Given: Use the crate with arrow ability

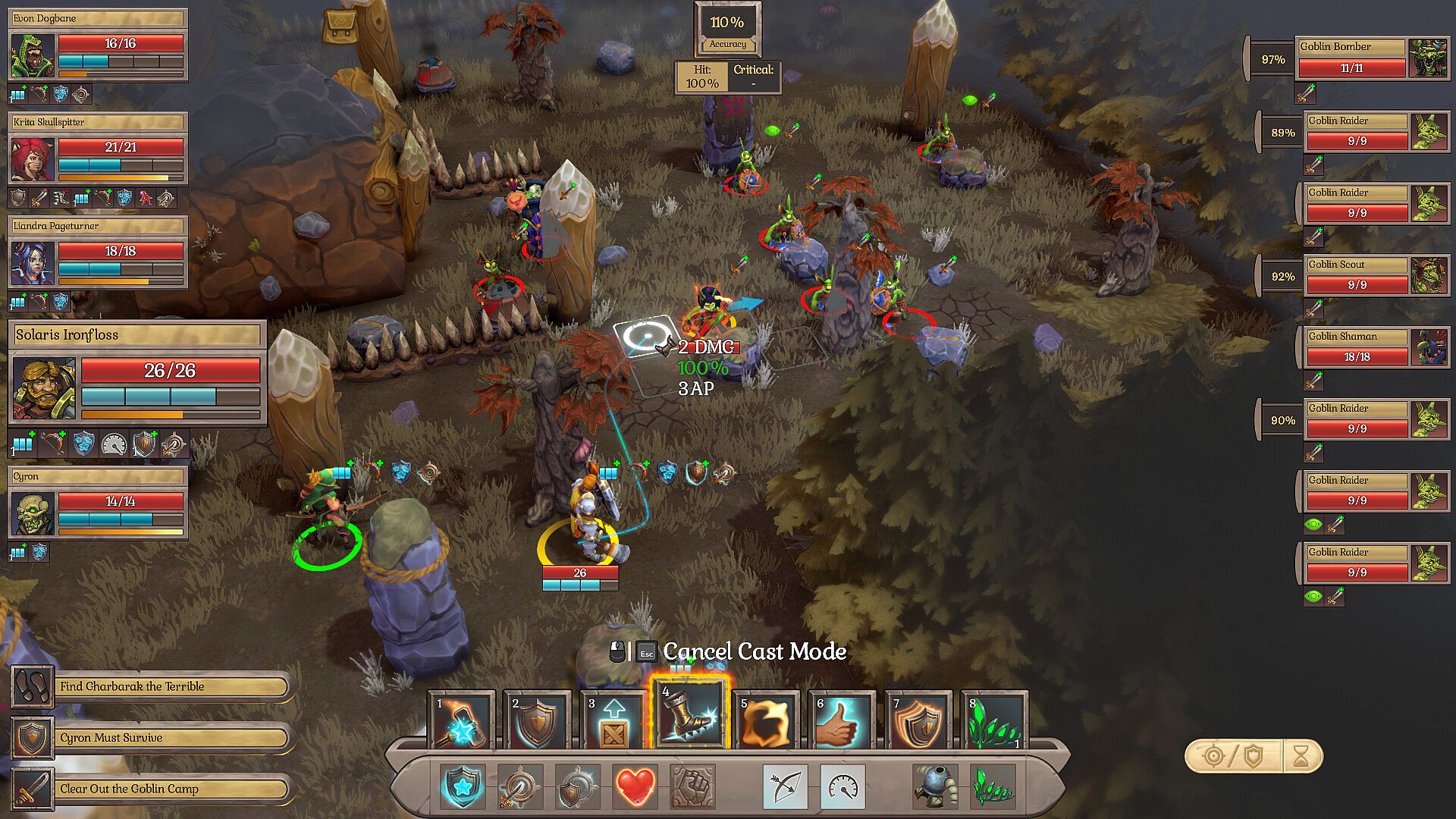Looking at the screenshot, I should tap(613, 720).
